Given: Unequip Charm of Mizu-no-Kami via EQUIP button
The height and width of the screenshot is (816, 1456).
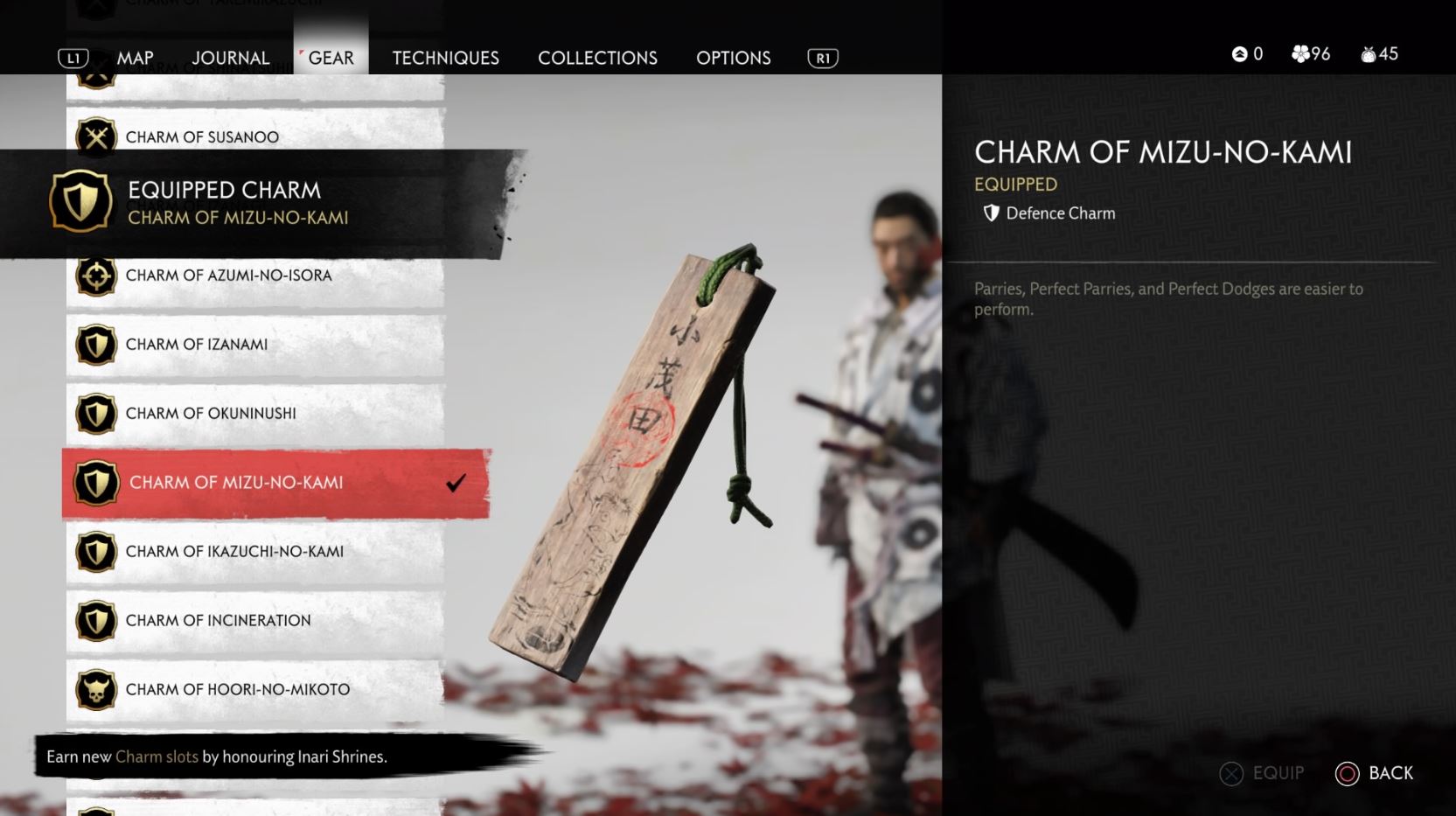Looking at the screenshot, I should pos(1263,773).
